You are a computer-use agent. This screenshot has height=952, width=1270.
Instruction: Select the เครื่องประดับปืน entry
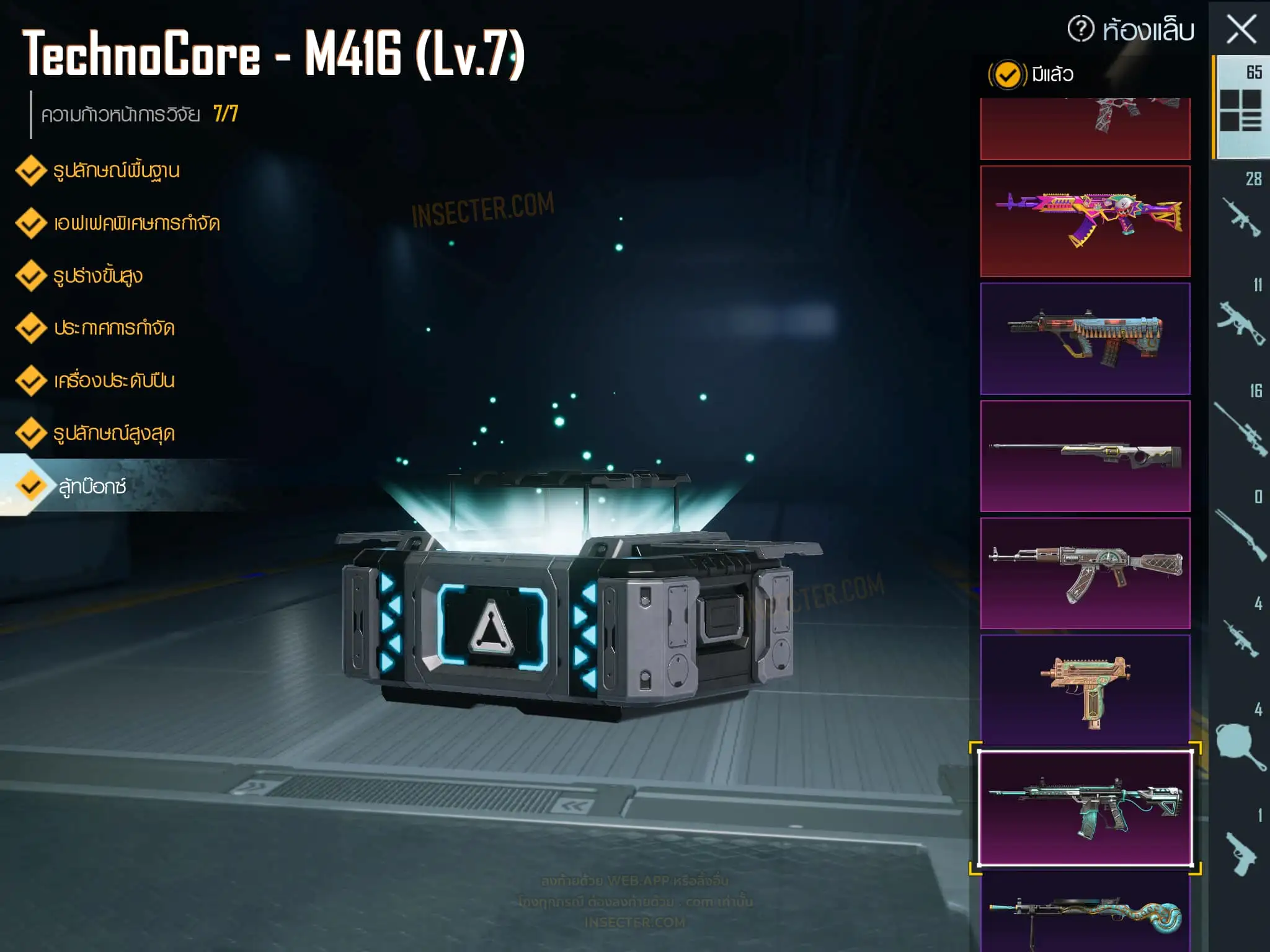coord(113,381)
